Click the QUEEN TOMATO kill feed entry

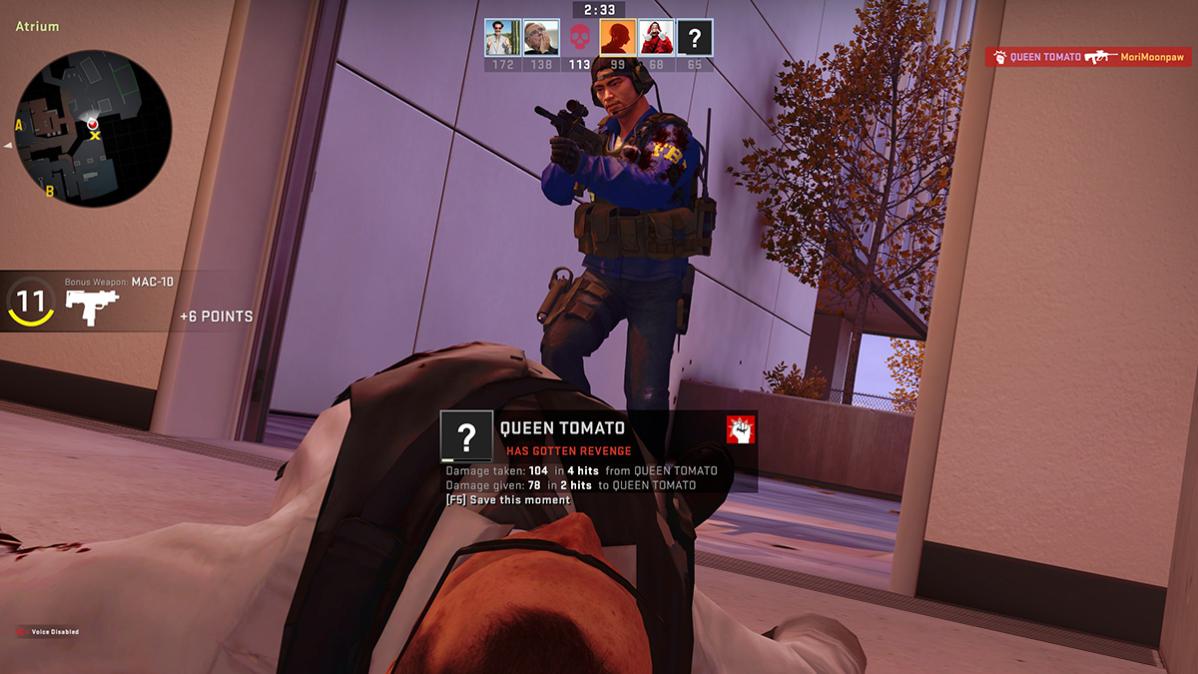point(1088,57)
